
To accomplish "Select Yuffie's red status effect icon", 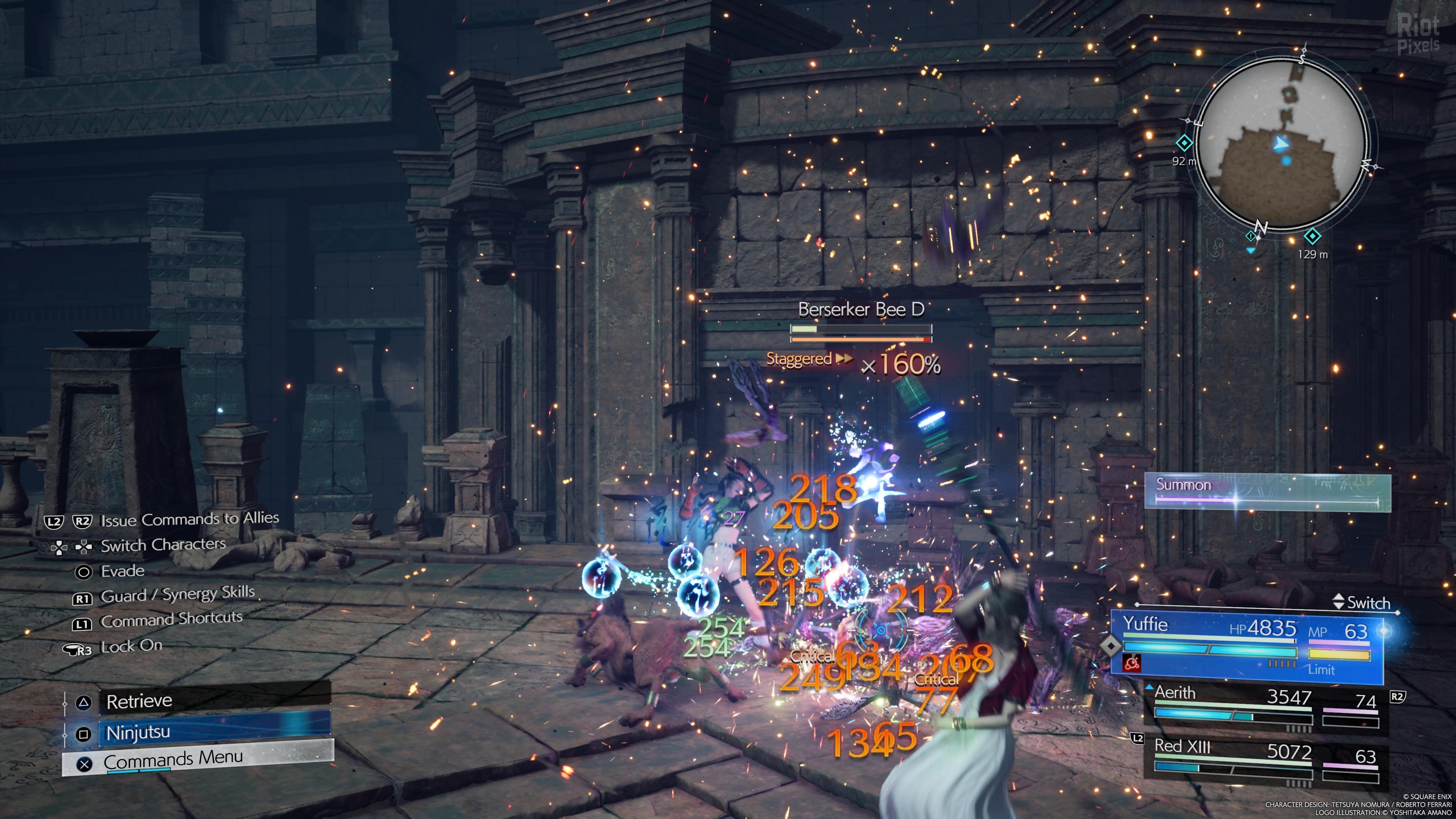I will [1131, 664].
